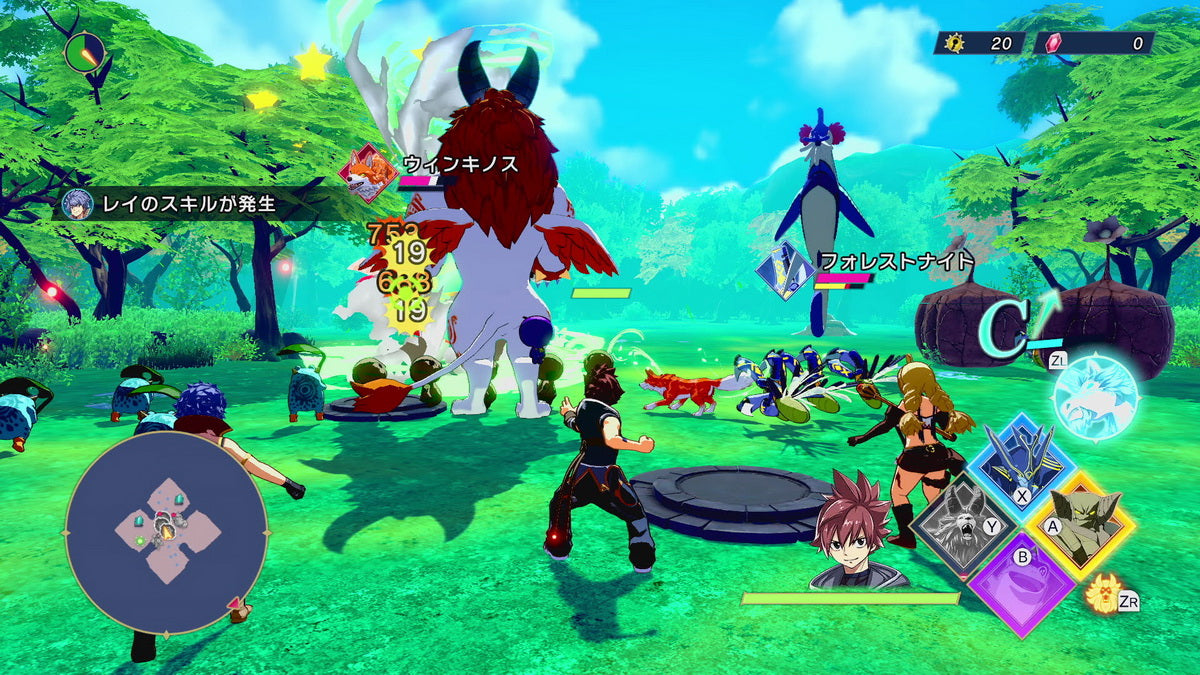Select the red-haired hero portrait
This screenshot has height=675, width=1200.
857,530
